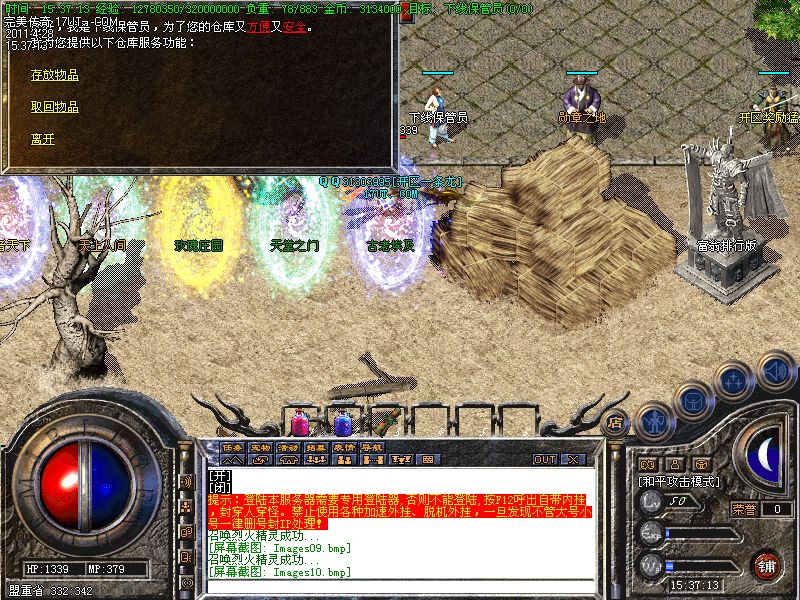
Task: Choose the 存放物品 deposit items option
Action: (x=54, y=75)
